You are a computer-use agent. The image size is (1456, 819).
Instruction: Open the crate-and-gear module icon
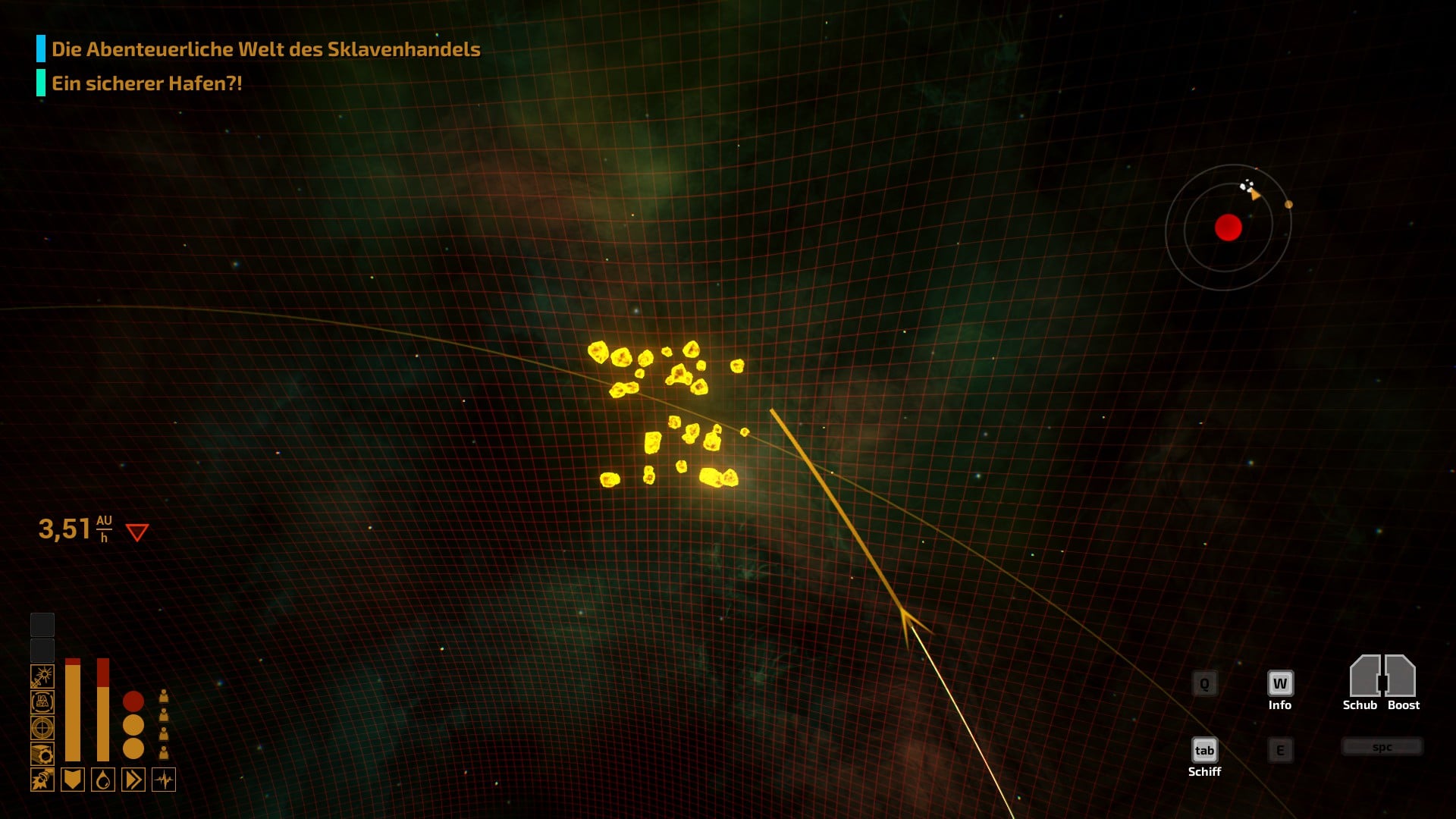pos(42,754)
